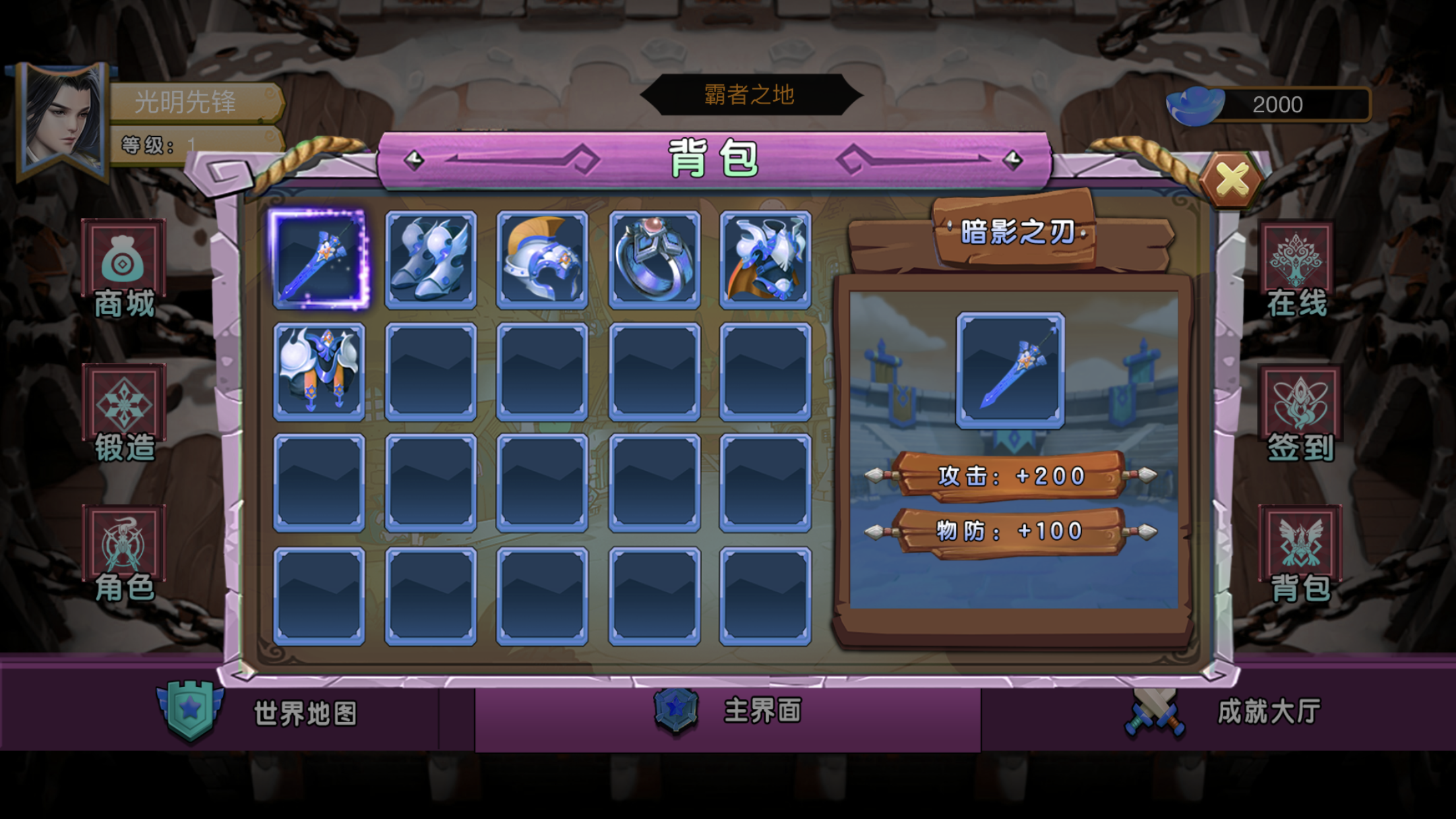Click the player portrait avatar
Screen dimensions: 1456x819
tap(63, 121)
